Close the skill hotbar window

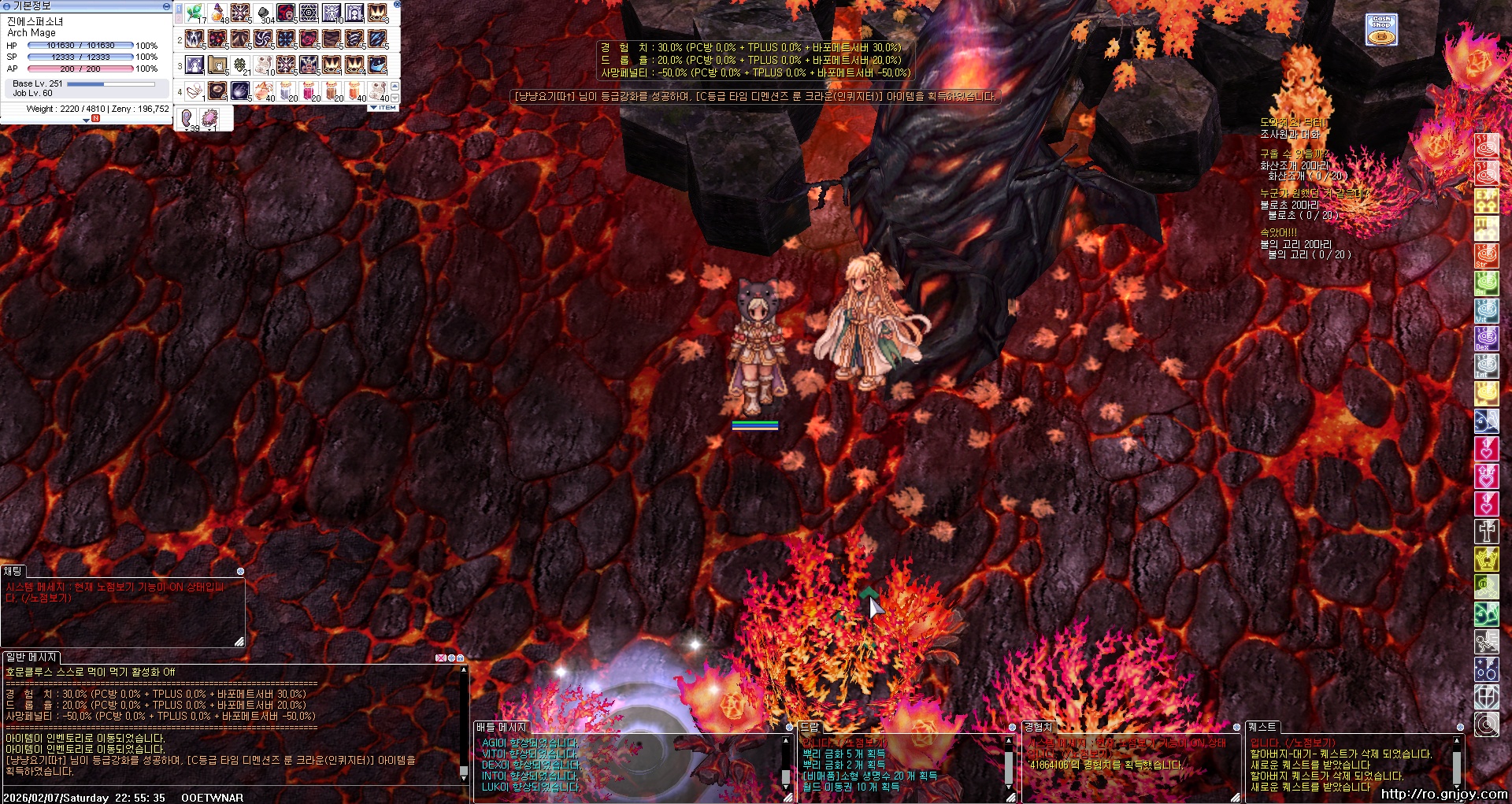point(397,4)
